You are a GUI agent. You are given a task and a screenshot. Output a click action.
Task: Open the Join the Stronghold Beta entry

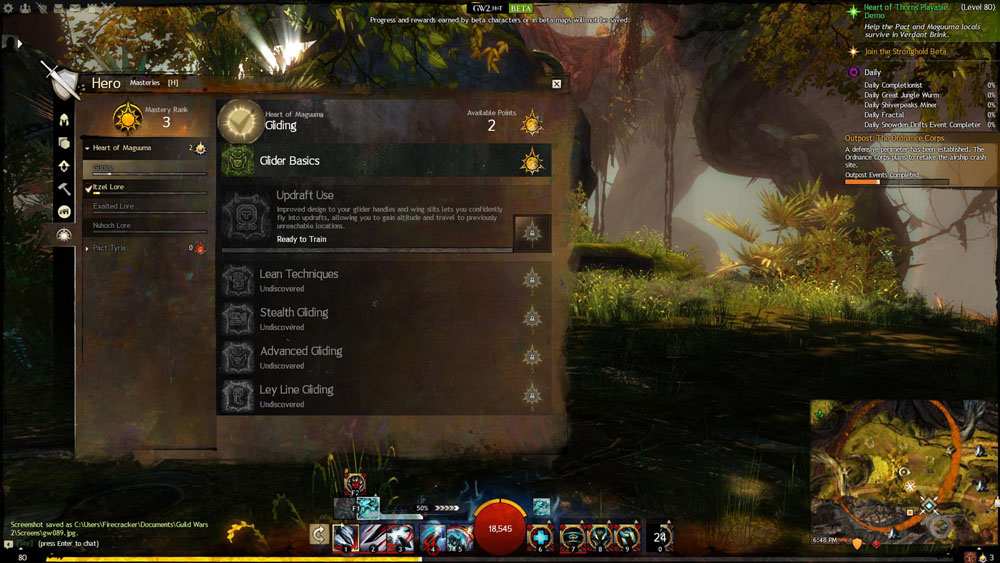(x=905, y=51)
